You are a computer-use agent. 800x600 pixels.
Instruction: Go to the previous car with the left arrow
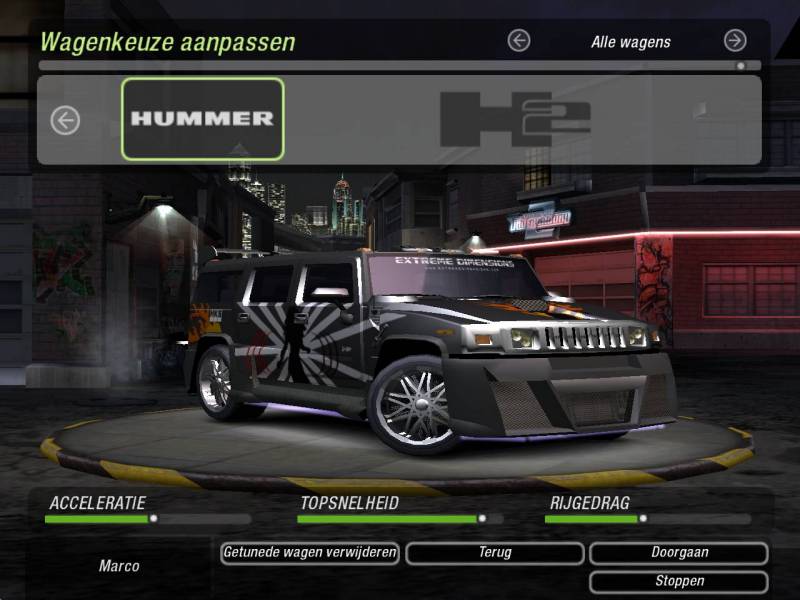(65, 121)
